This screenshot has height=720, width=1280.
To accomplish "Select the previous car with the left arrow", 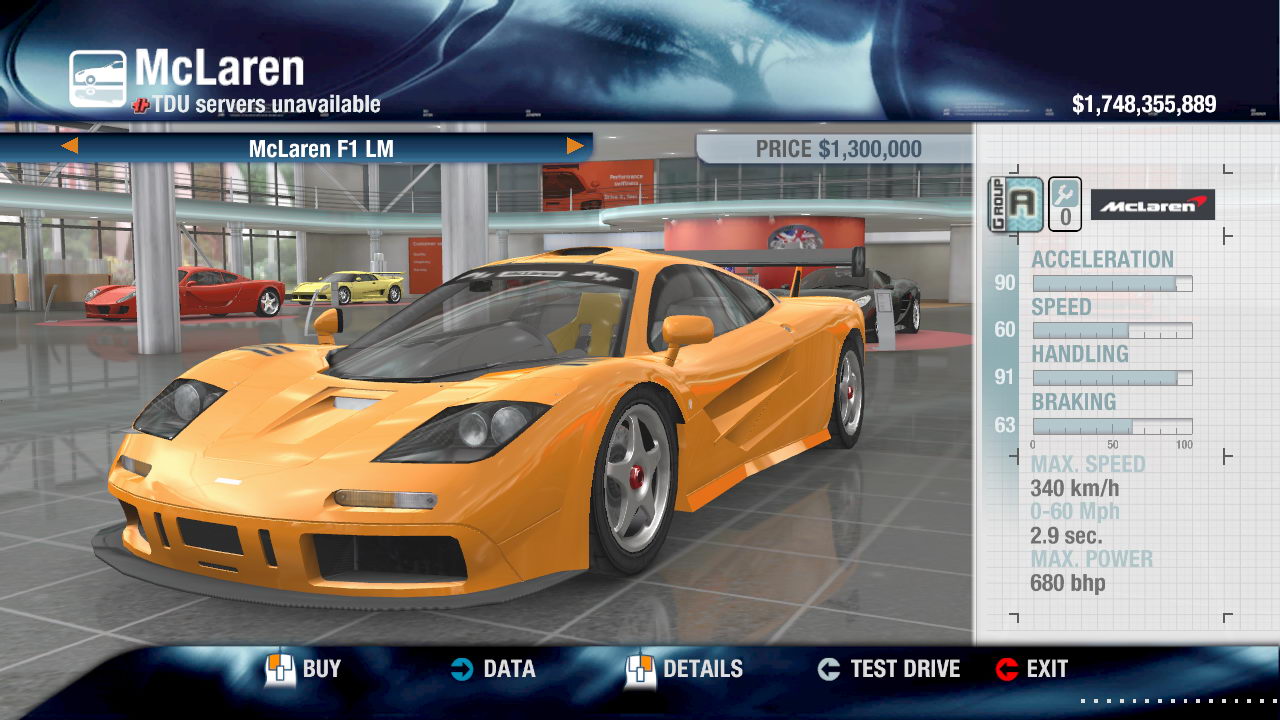I will [69, 146].
